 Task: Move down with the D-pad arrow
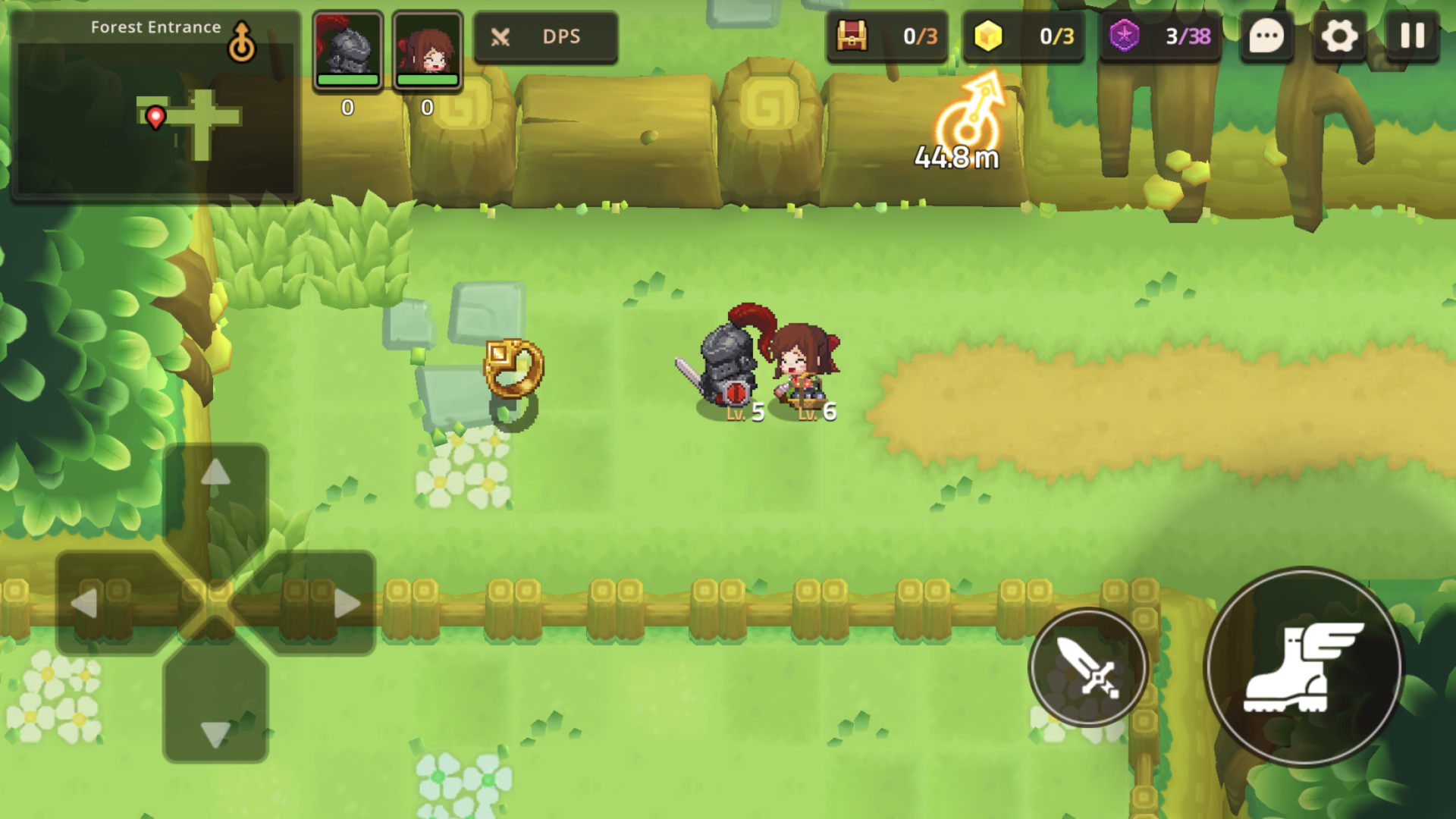[x=216, y=733]
